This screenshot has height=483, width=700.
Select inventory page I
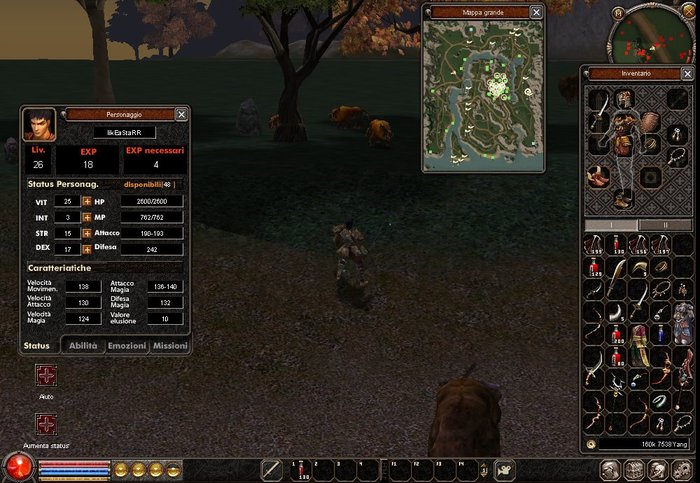click(610, 225)
